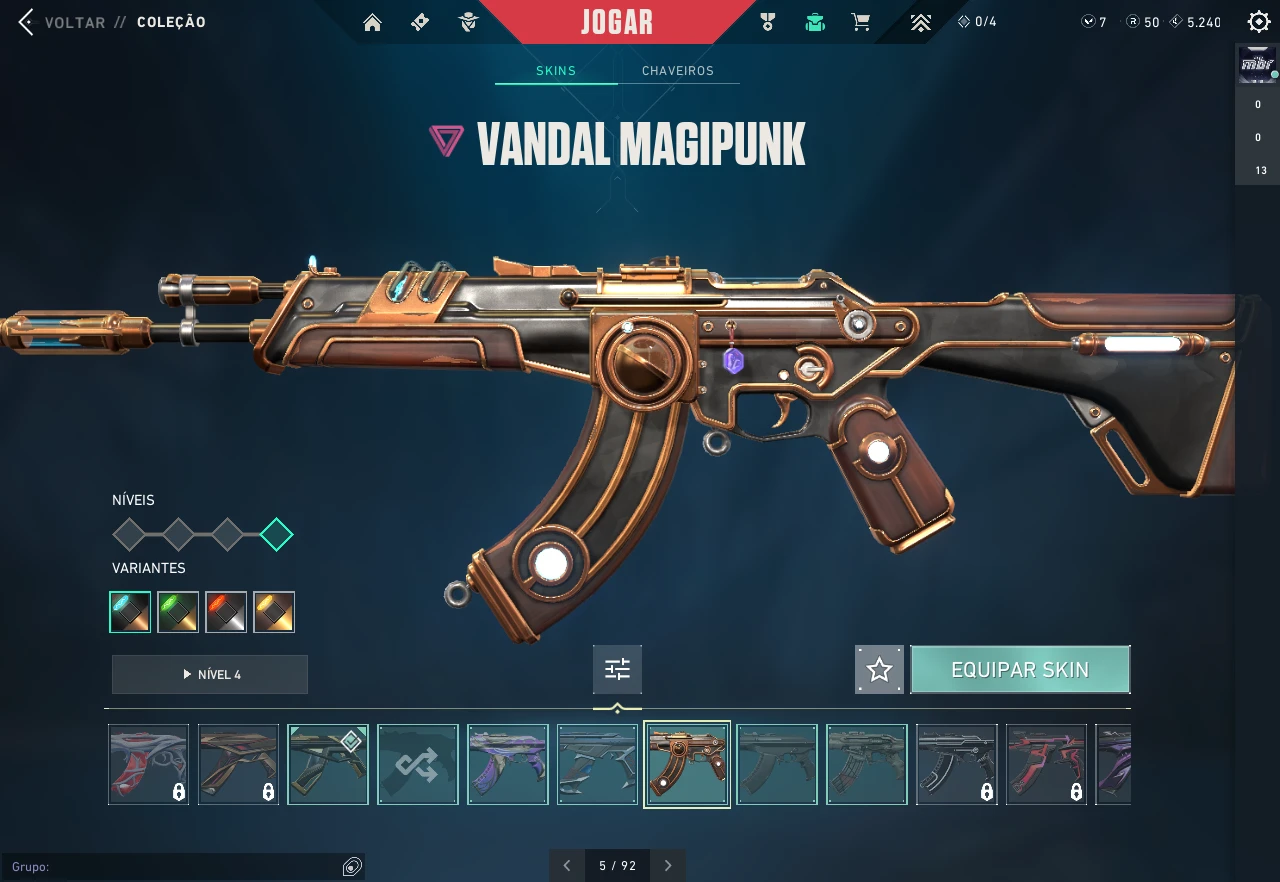Screen dimensions: 1280x882
Task: Choose the red variant swatch
Action: click(x=226, y=612)
